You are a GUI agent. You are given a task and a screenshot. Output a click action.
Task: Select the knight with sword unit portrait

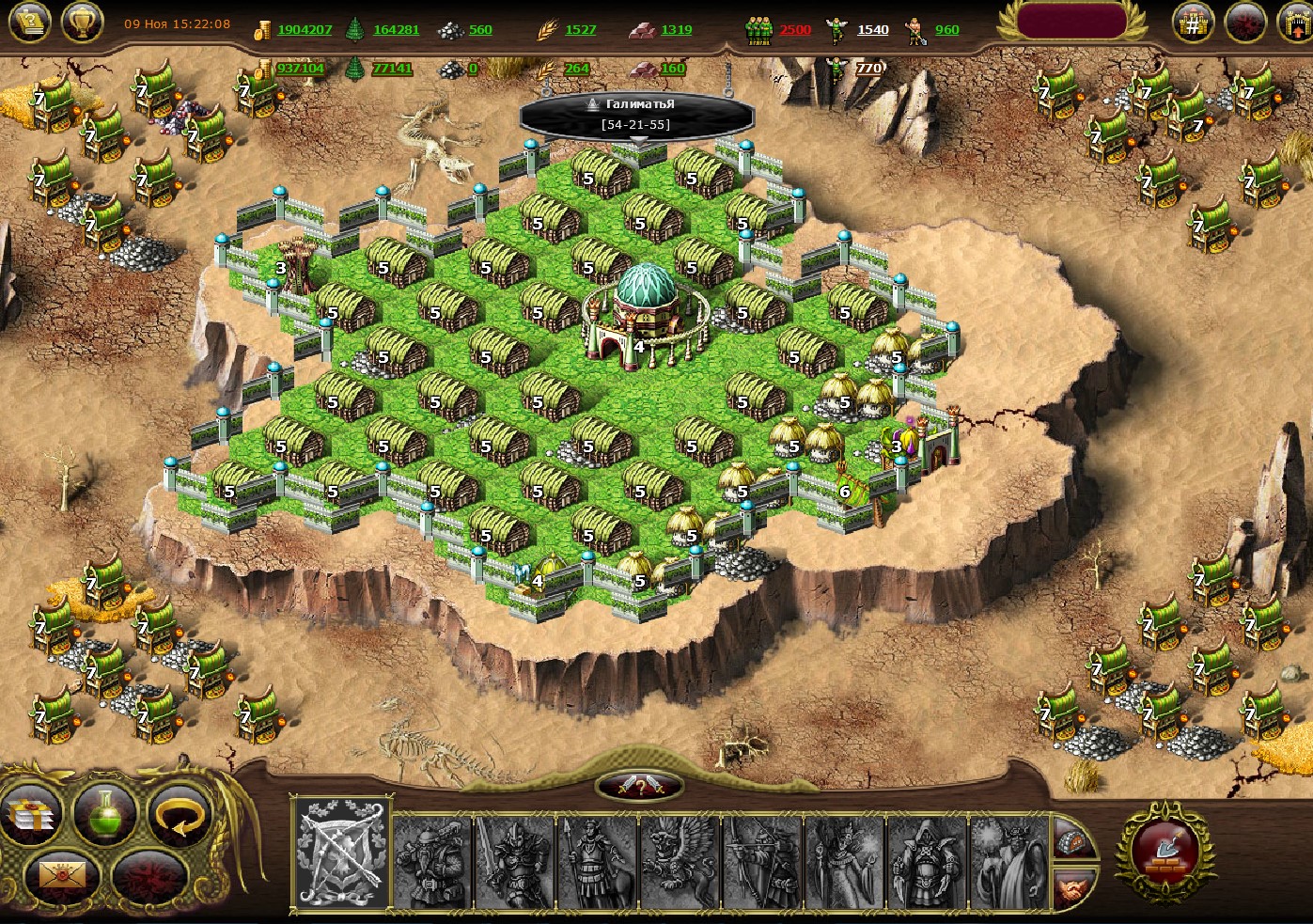pyautogui.click(x=514, y=861)
